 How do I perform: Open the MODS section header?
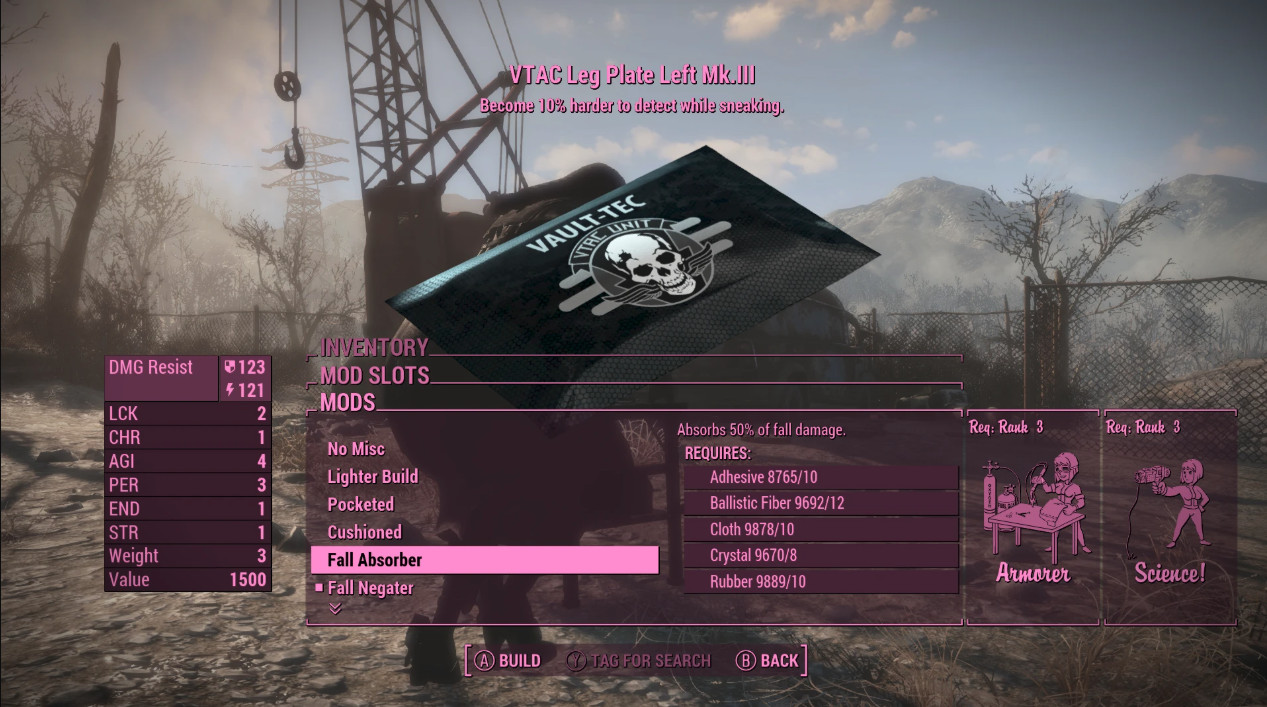pos(348,403)
